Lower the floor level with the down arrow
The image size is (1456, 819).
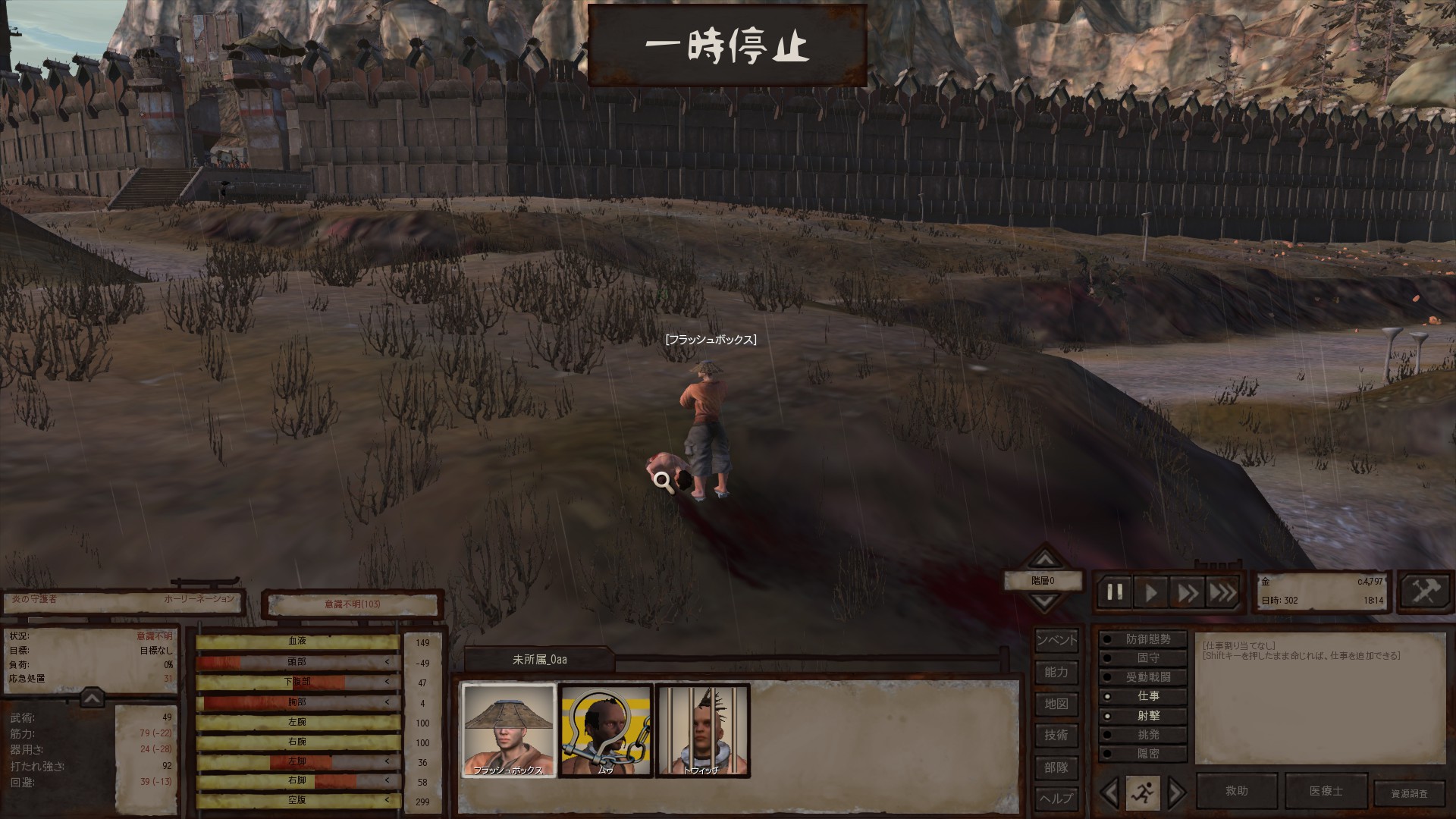[1045, 603]
